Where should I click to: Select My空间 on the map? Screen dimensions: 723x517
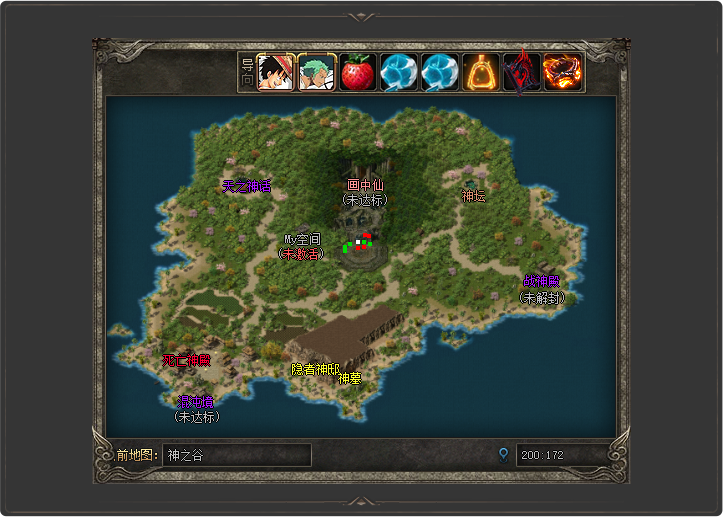(302, 240)
